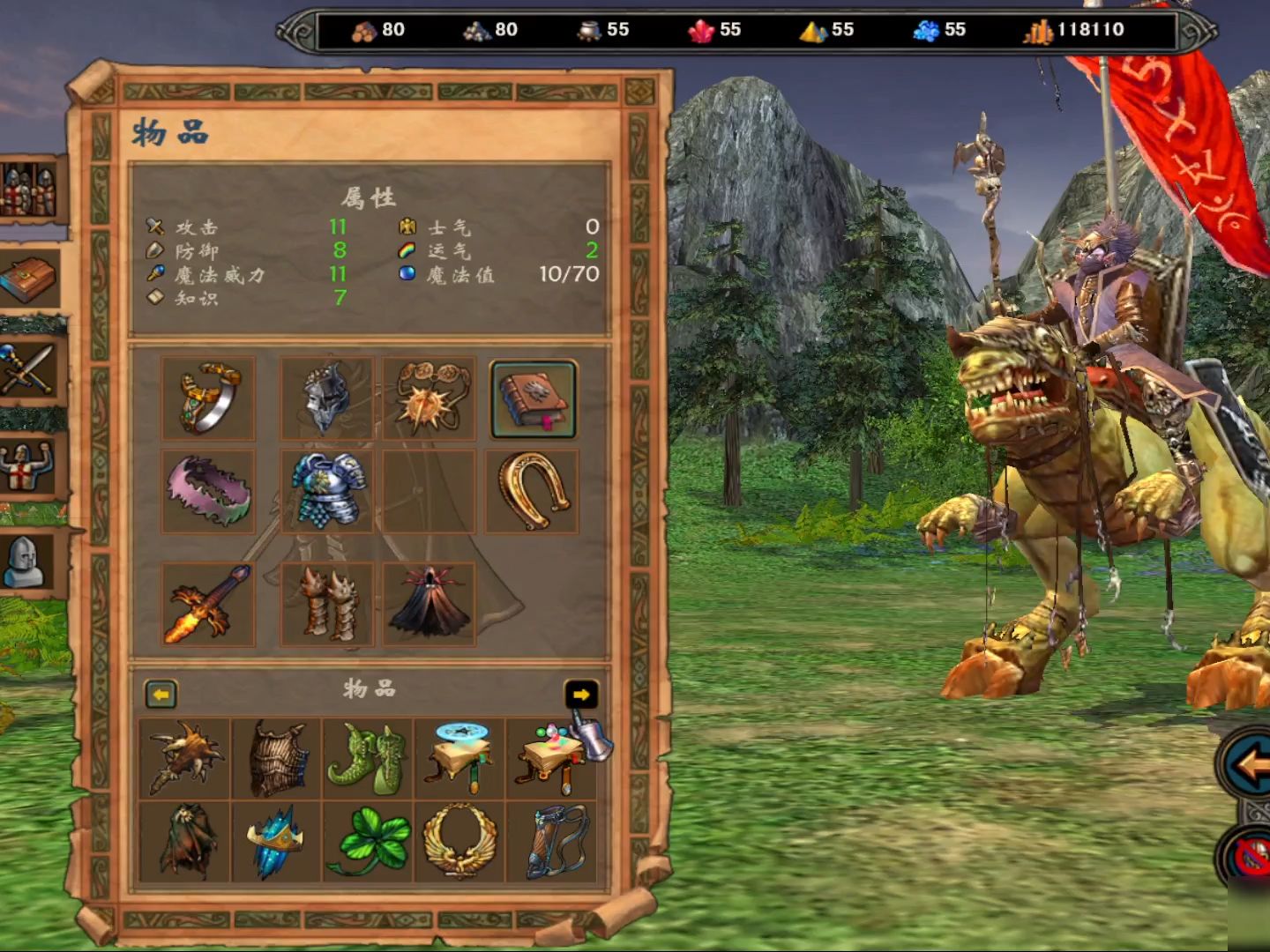Switch to the army troops tab

point(29,190)
